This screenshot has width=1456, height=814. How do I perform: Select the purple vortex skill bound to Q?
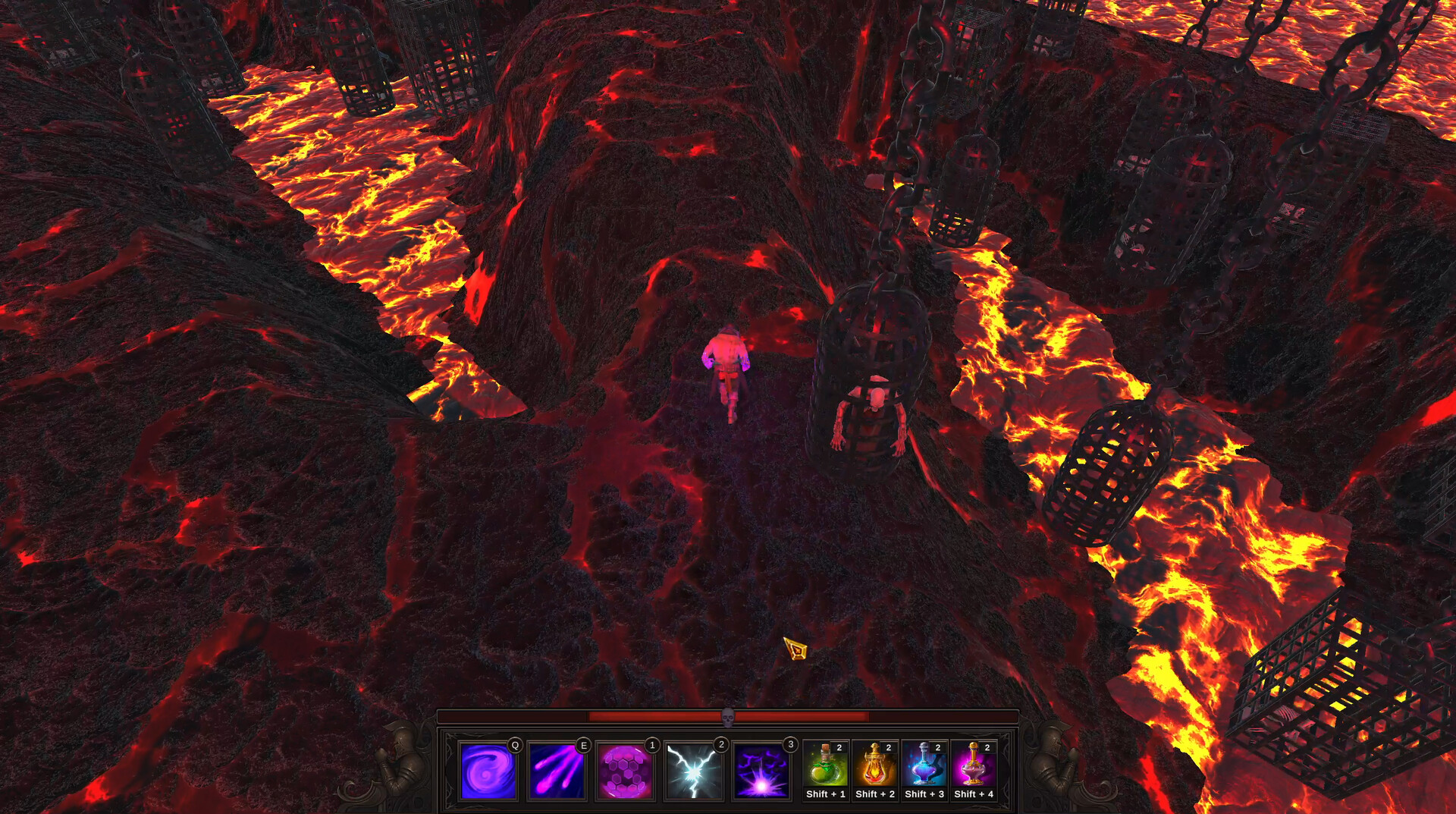(x=488, y=772)
